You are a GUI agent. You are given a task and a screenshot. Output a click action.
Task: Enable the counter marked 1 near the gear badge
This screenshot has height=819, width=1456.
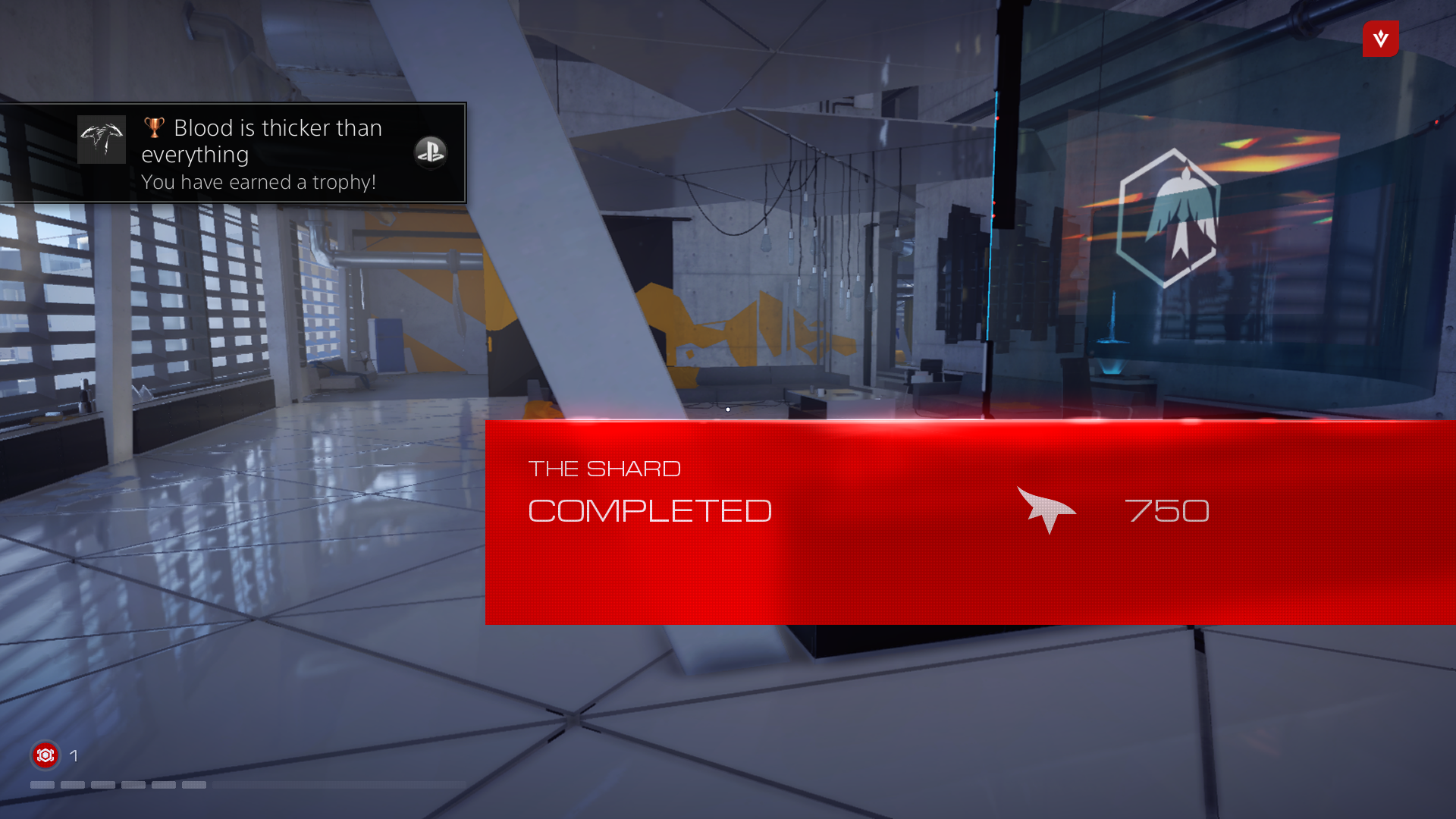click(74, 755)
